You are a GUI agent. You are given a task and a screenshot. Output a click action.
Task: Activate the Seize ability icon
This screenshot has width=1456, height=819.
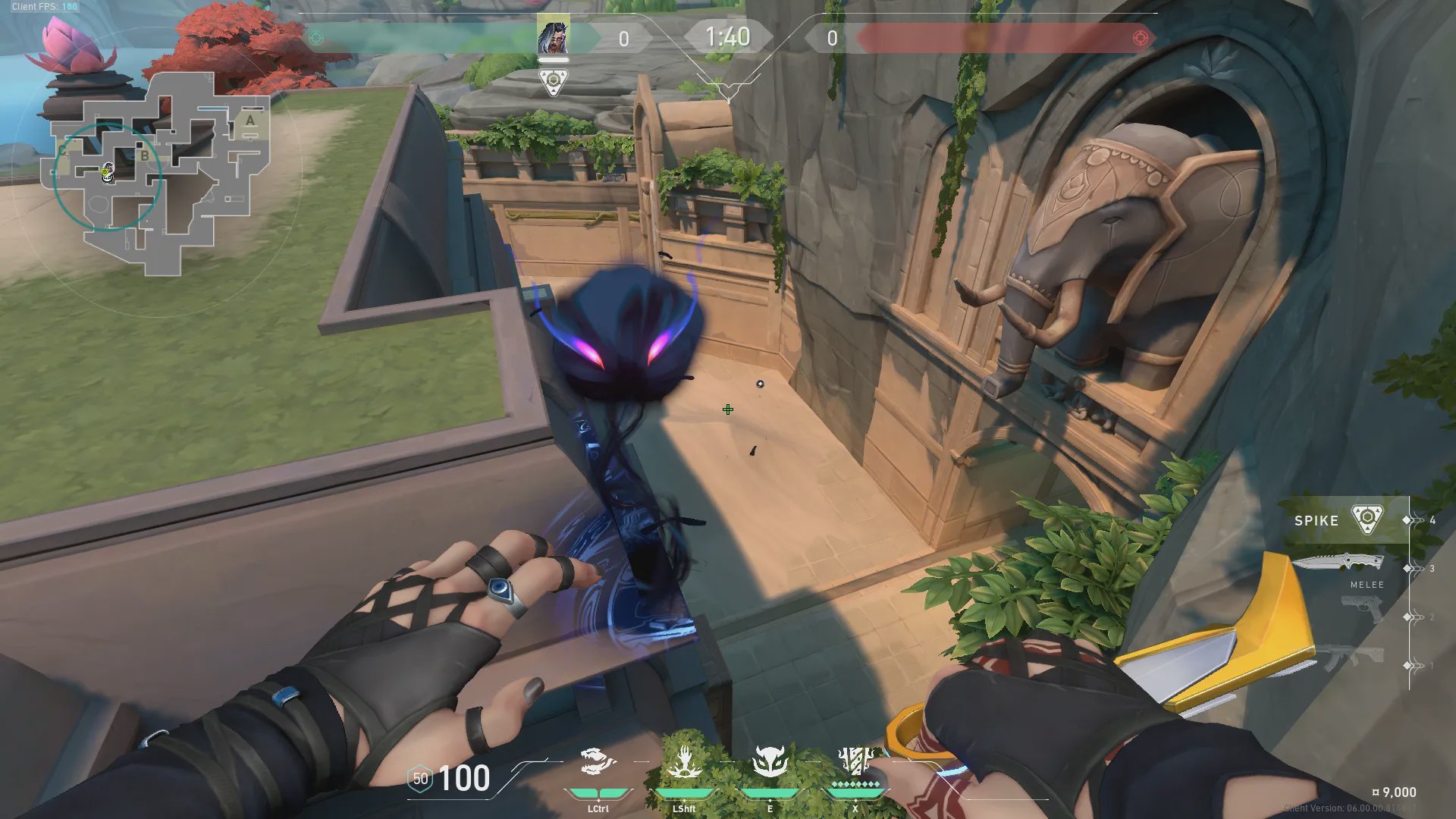[x=683, y=763]
